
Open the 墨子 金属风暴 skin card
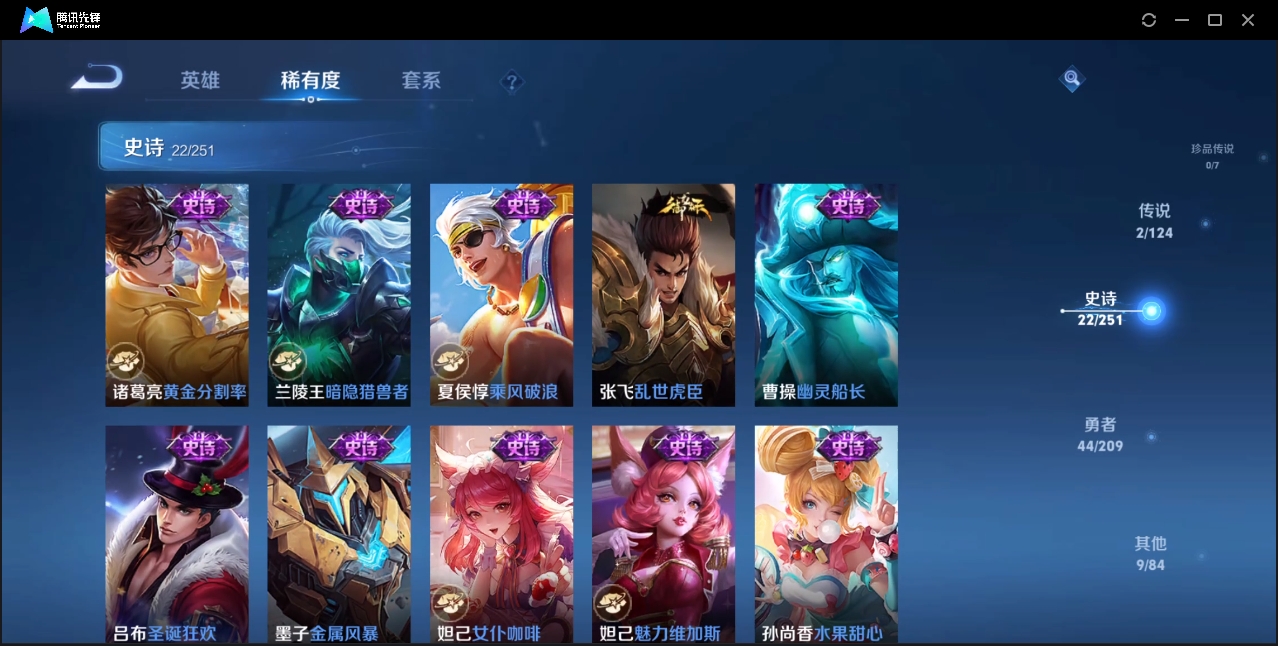339,534
